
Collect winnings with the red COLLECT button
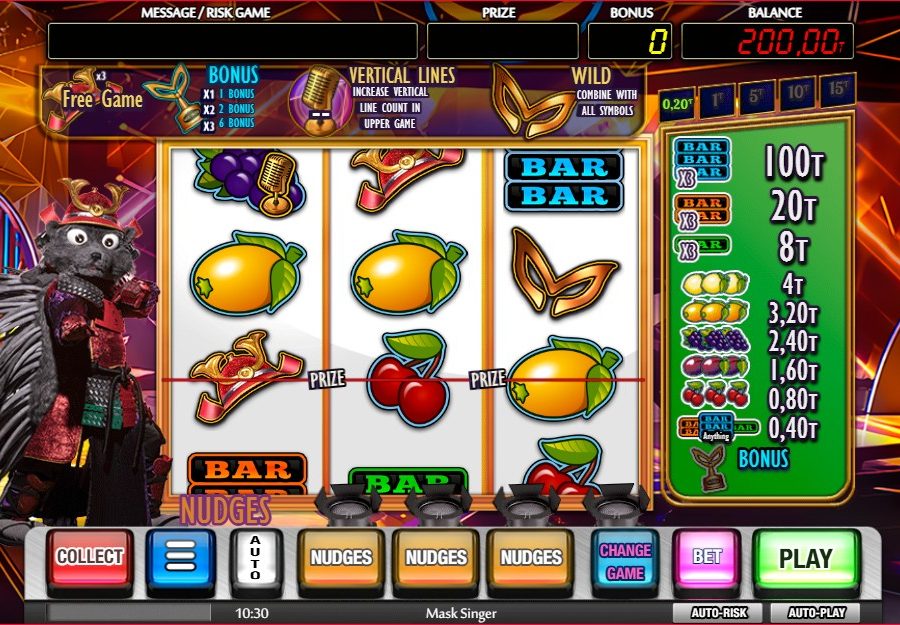pyautogui.click(x=90, y=558)
